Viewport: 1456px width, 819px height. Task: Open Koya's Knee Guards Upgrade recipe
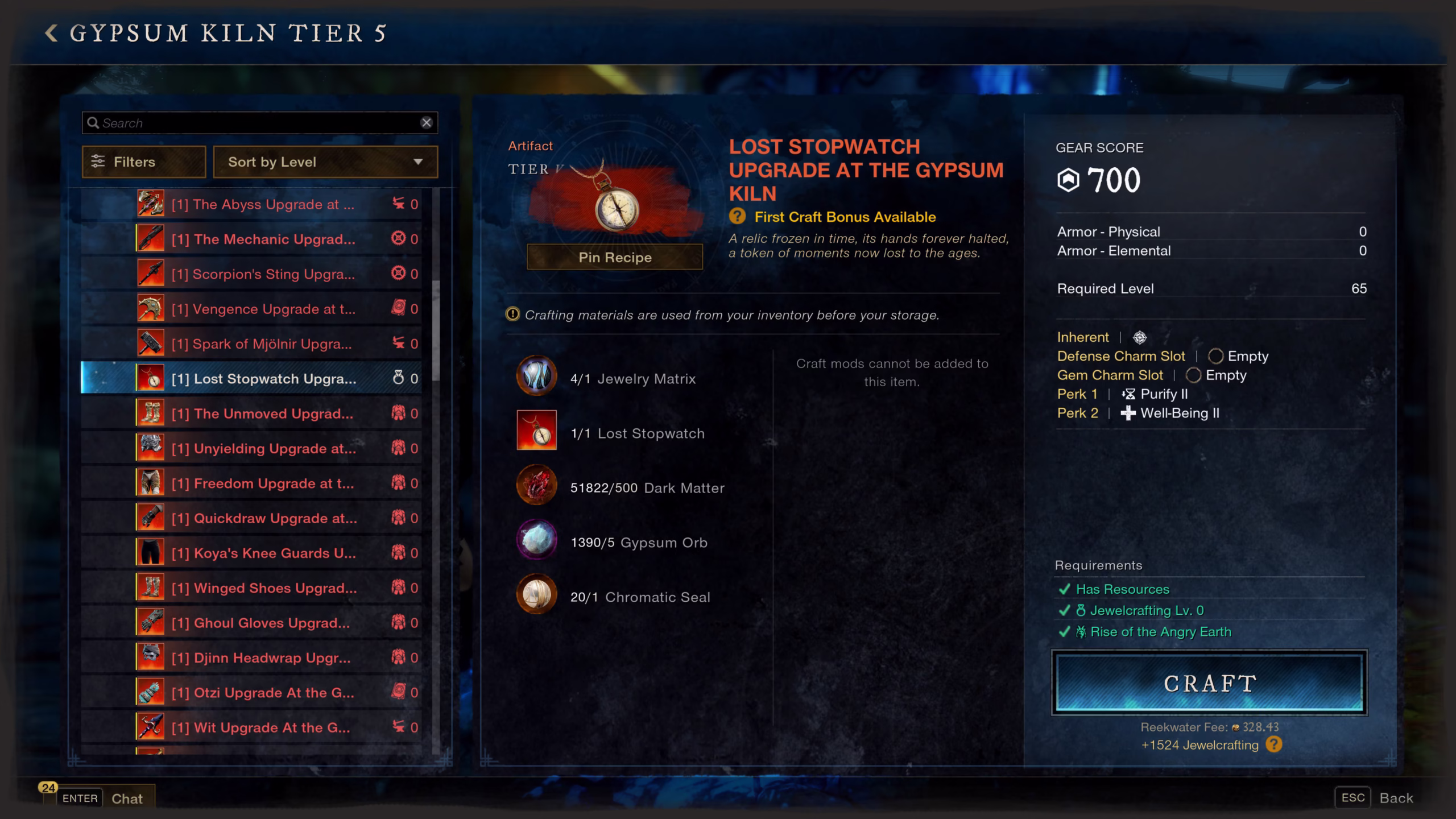[263, 553]
